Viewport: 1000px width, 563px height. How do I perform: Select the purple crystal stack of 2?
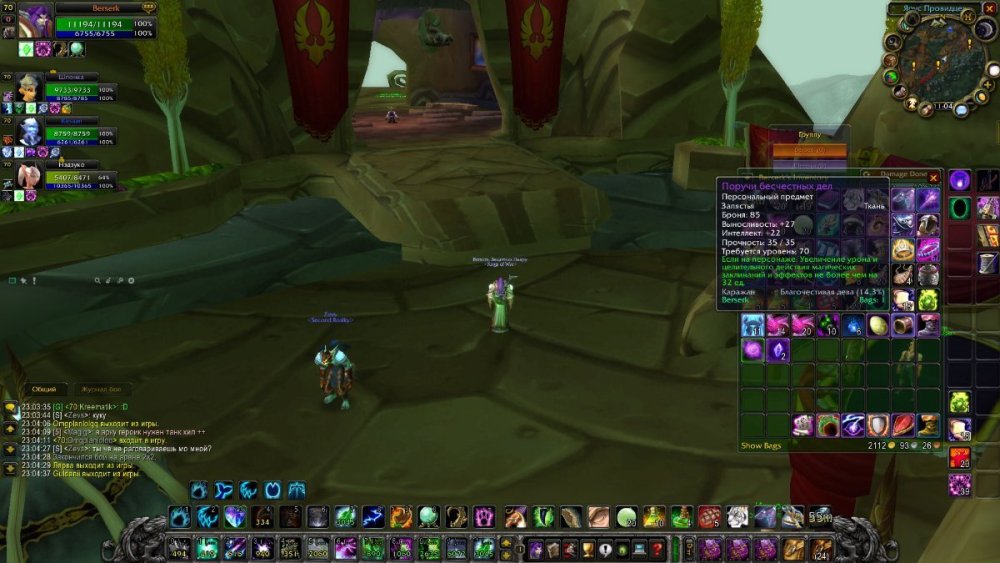point(777,350)
